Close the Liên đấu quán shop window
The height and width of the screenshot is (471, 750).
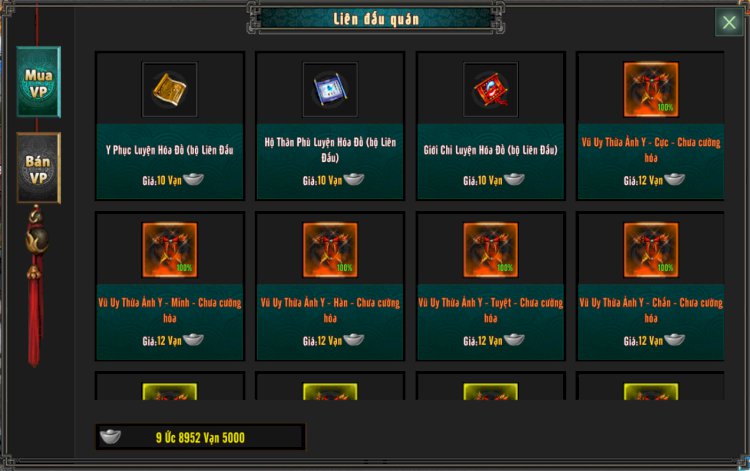pos(727,23)
